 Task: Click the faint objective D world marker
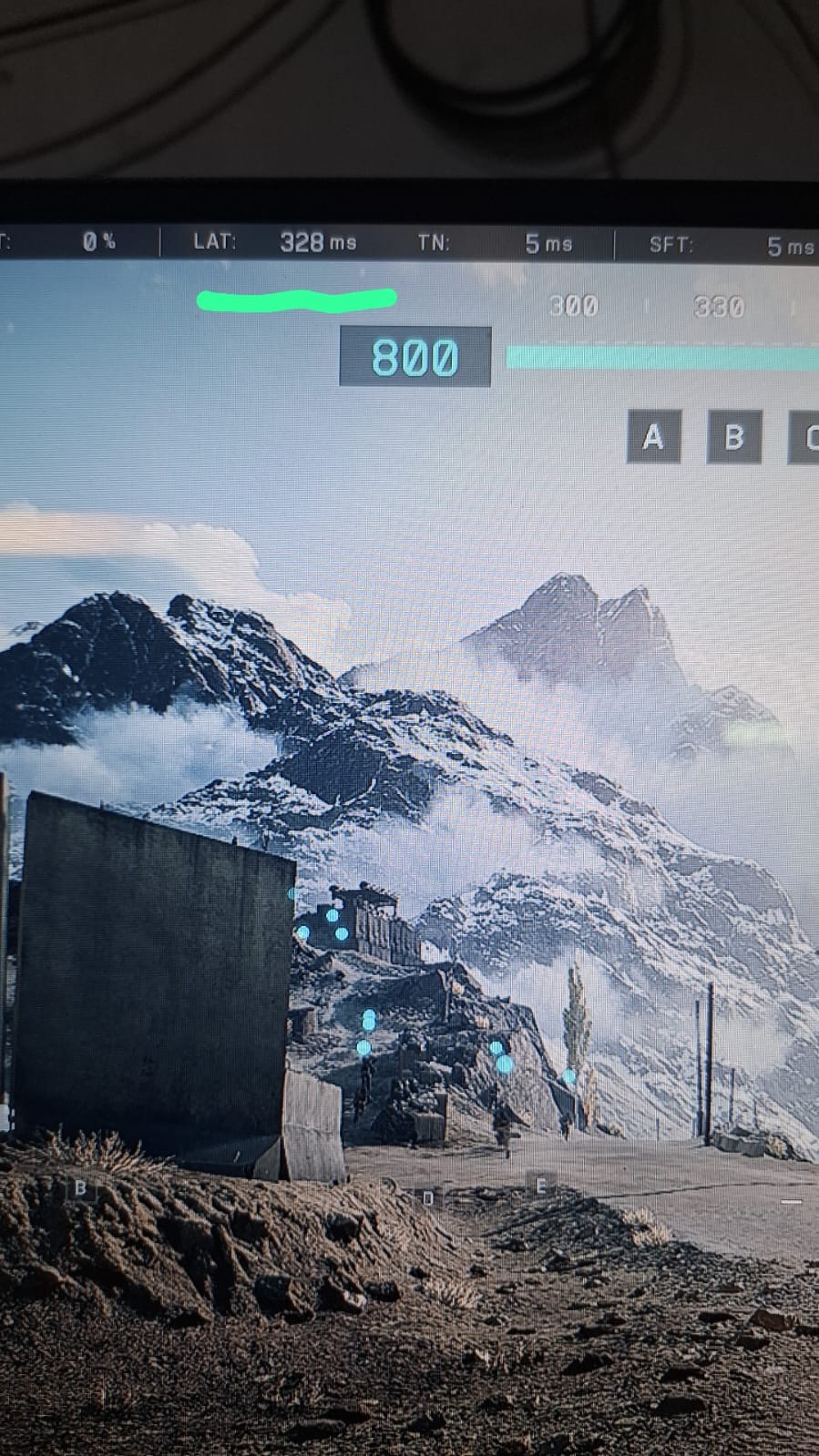pos(428,1198)
